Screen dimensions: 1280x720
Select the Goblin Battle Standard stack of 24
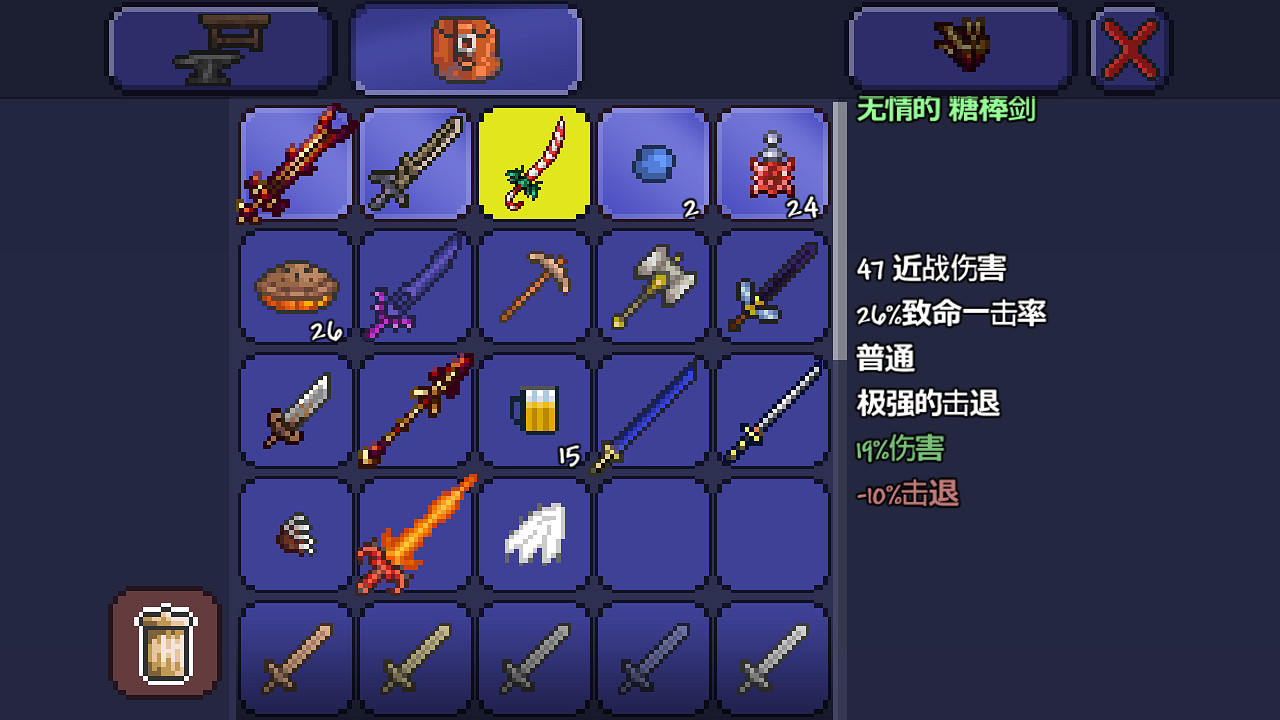(772, 163)
